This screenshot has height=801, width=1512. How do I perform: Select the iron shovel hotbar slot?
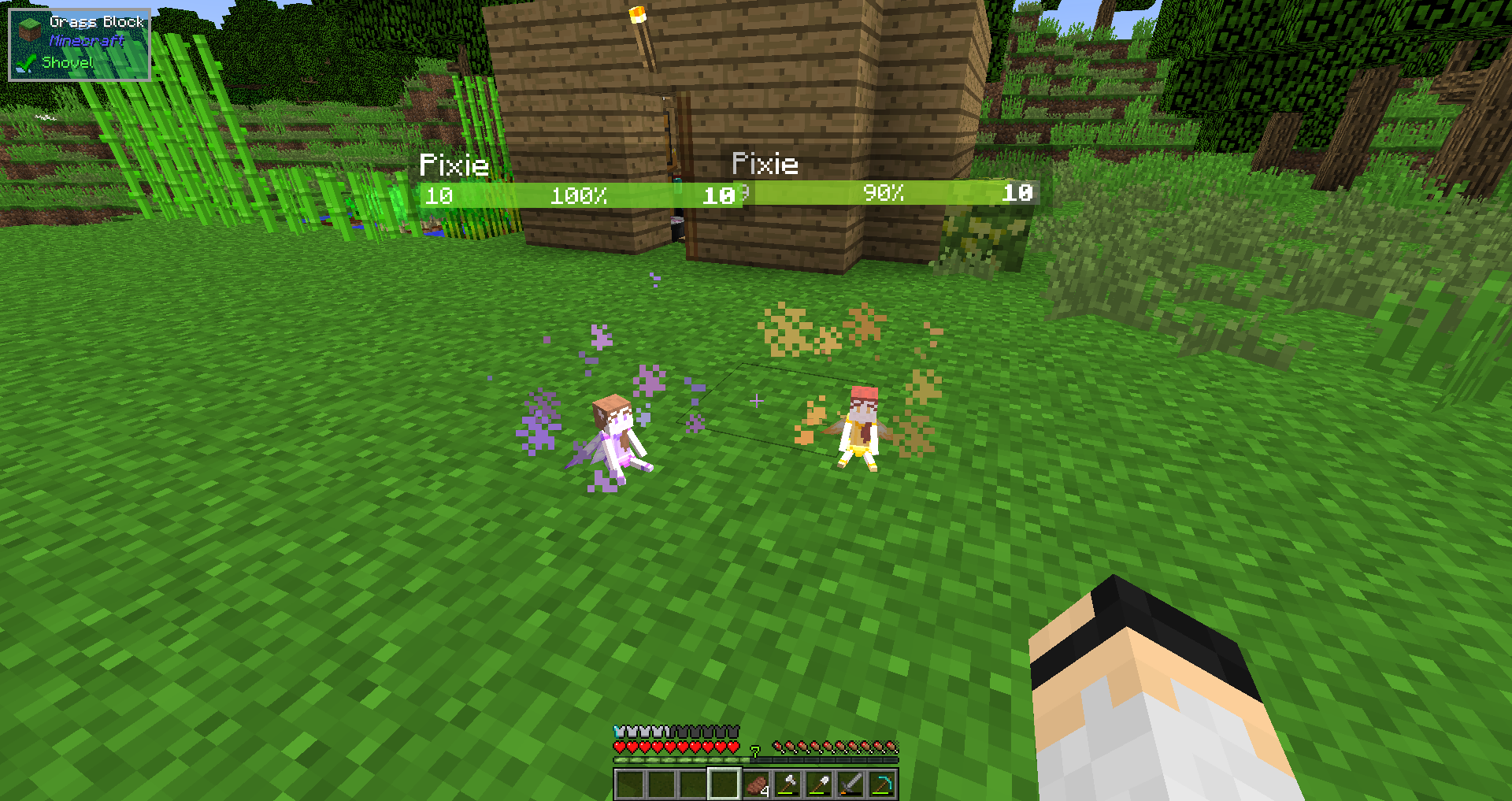click(820, 783)
